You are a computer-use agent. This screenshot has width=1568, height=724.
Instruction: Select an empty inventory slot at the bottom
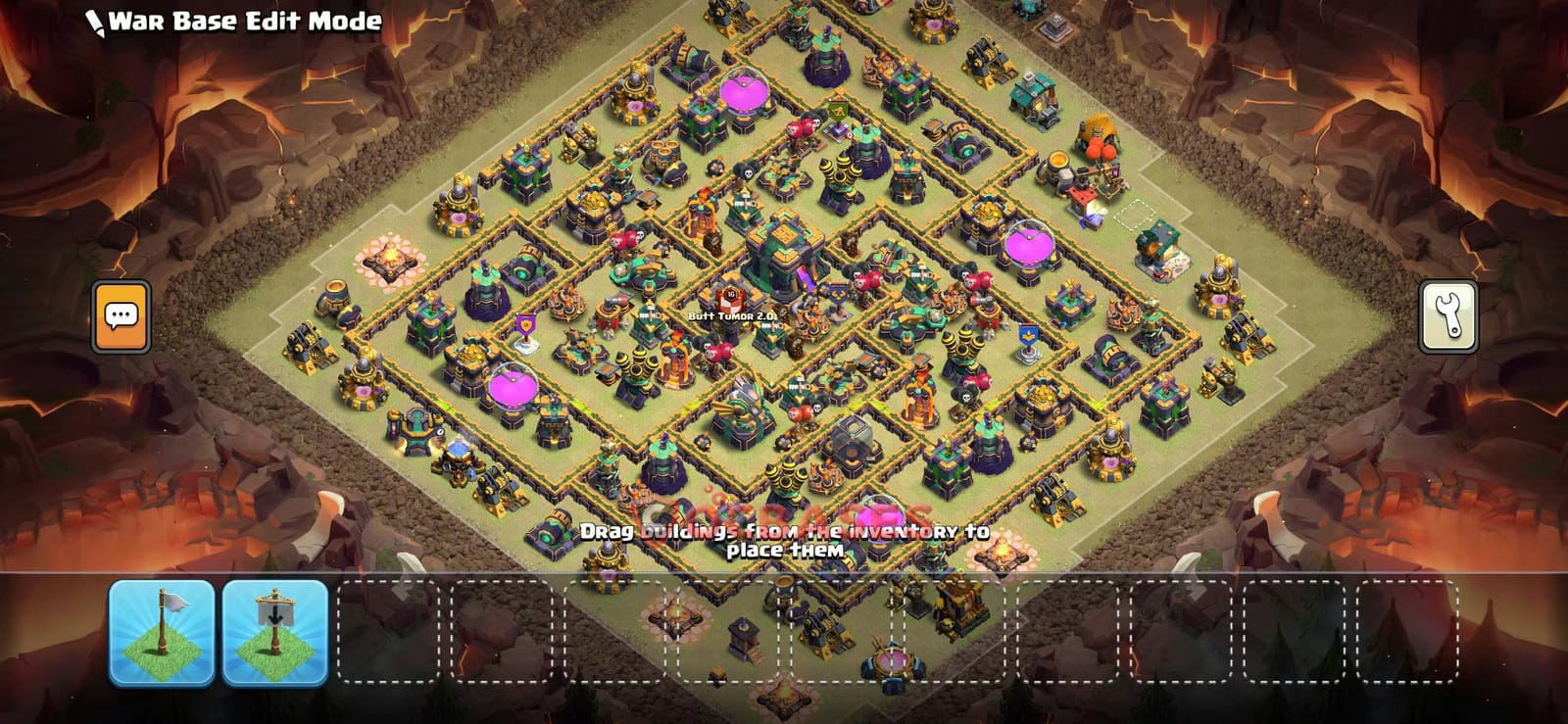click(392, 632)
